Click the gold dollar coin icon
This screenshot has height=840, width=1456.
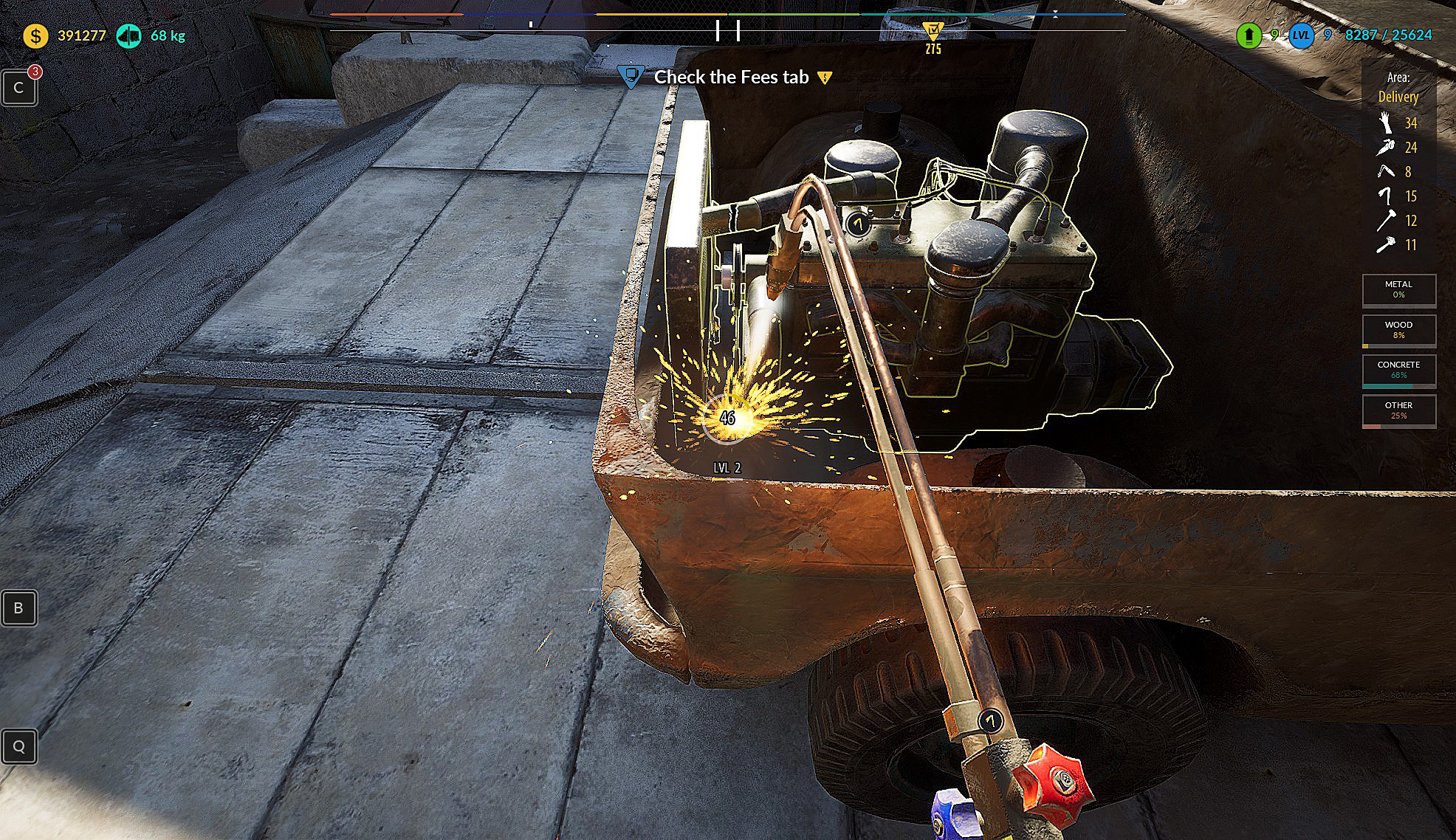tap(35, 35)
